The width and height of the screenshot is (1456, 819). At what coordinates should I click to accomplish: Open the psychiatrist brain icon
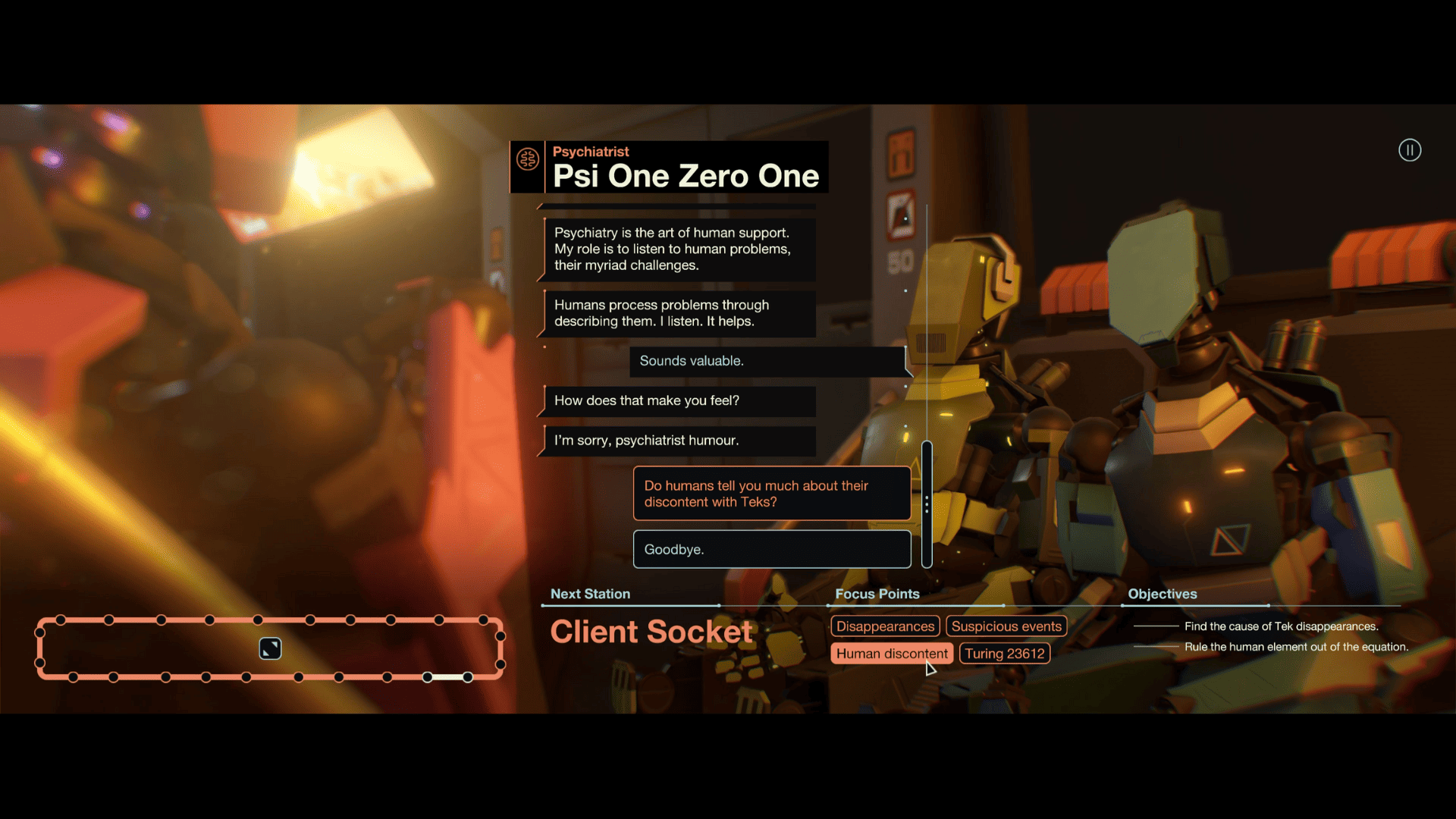tap(528, 160)
